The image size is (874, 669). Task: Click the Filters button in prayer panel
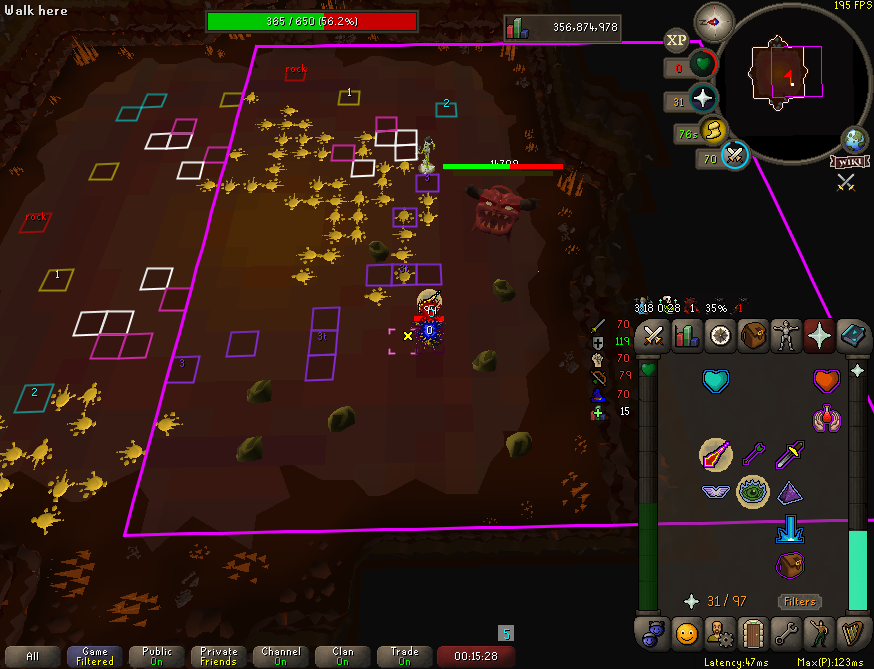point(799,601)
